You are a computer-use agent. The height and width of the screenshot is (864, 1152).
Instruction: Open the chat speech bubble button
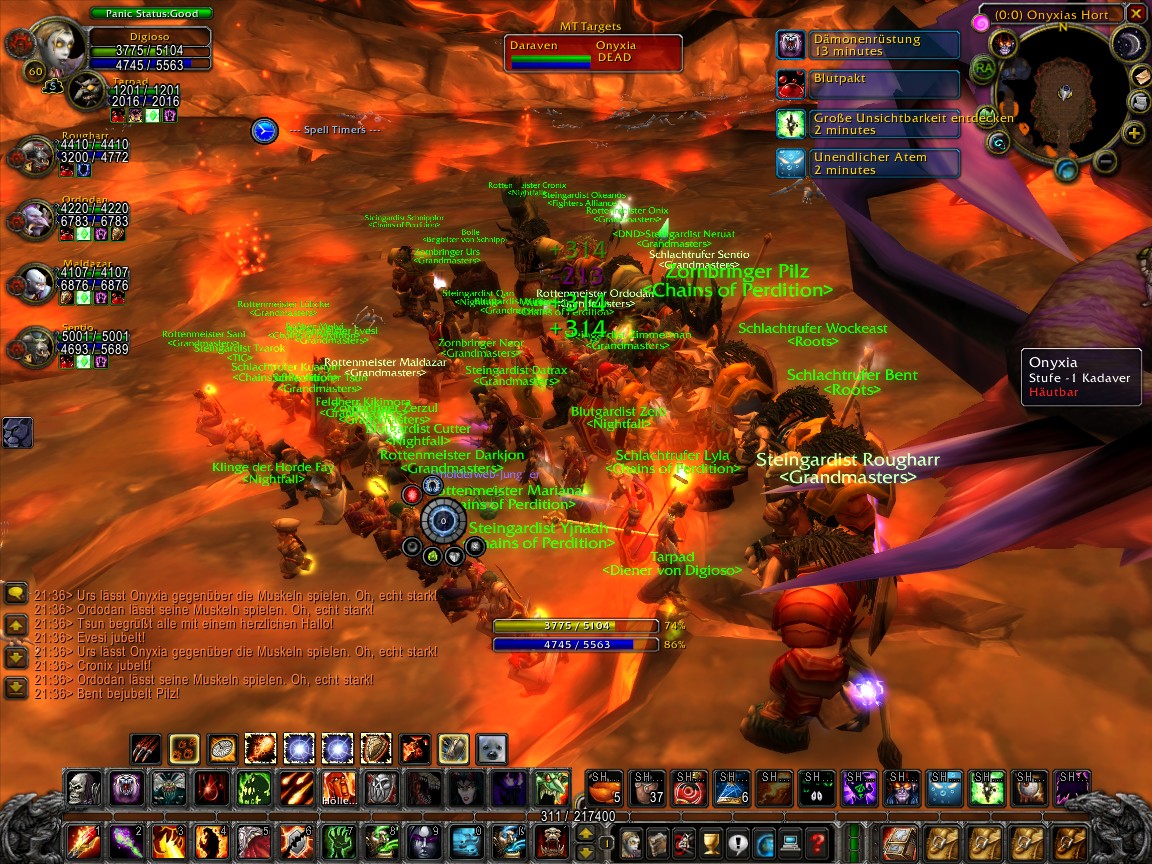[x=16, y=593]
